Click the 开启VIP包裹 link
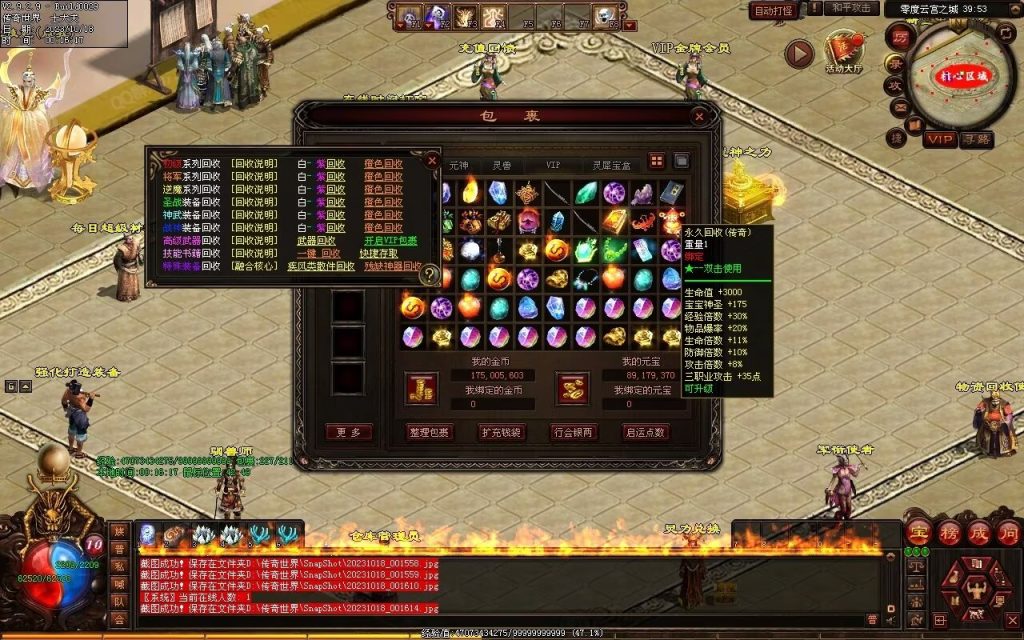This screenshot has width=1024, height=640. 389,241
